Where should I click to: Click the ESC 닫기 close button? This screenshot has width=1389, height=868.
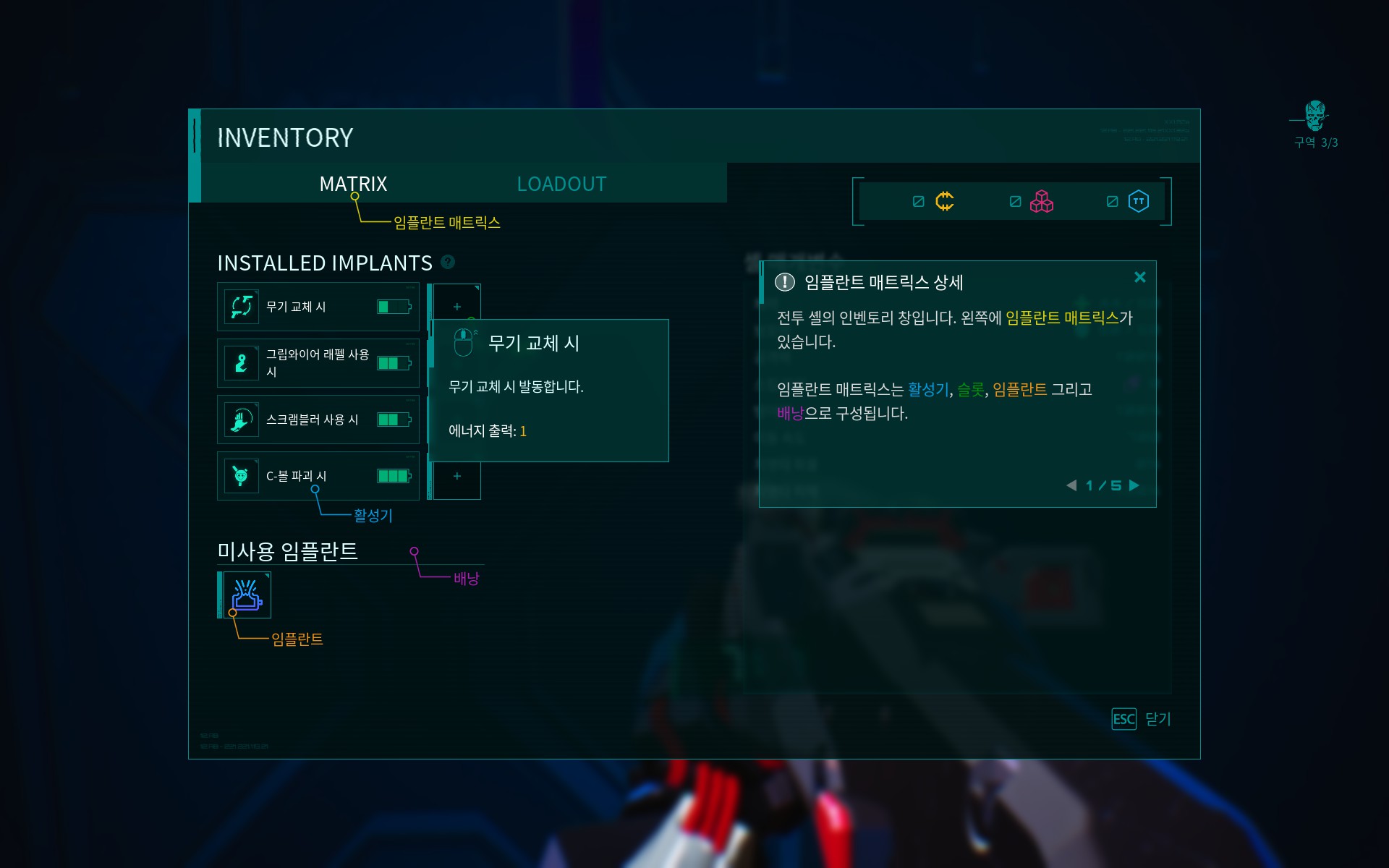(x=1139, y=719)
